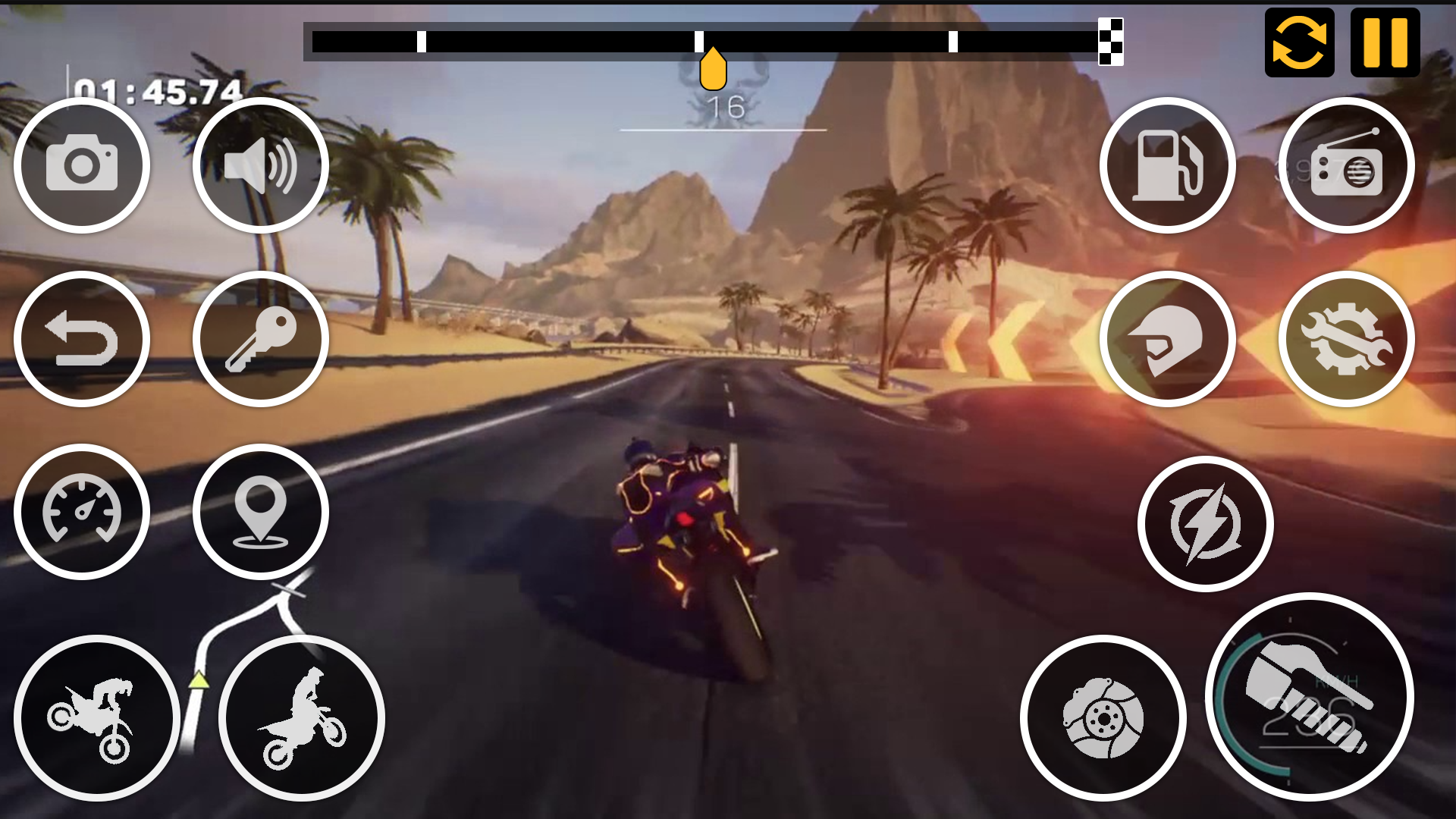
Task: Click the race timer showing 01:45.74
Action: 157,89
